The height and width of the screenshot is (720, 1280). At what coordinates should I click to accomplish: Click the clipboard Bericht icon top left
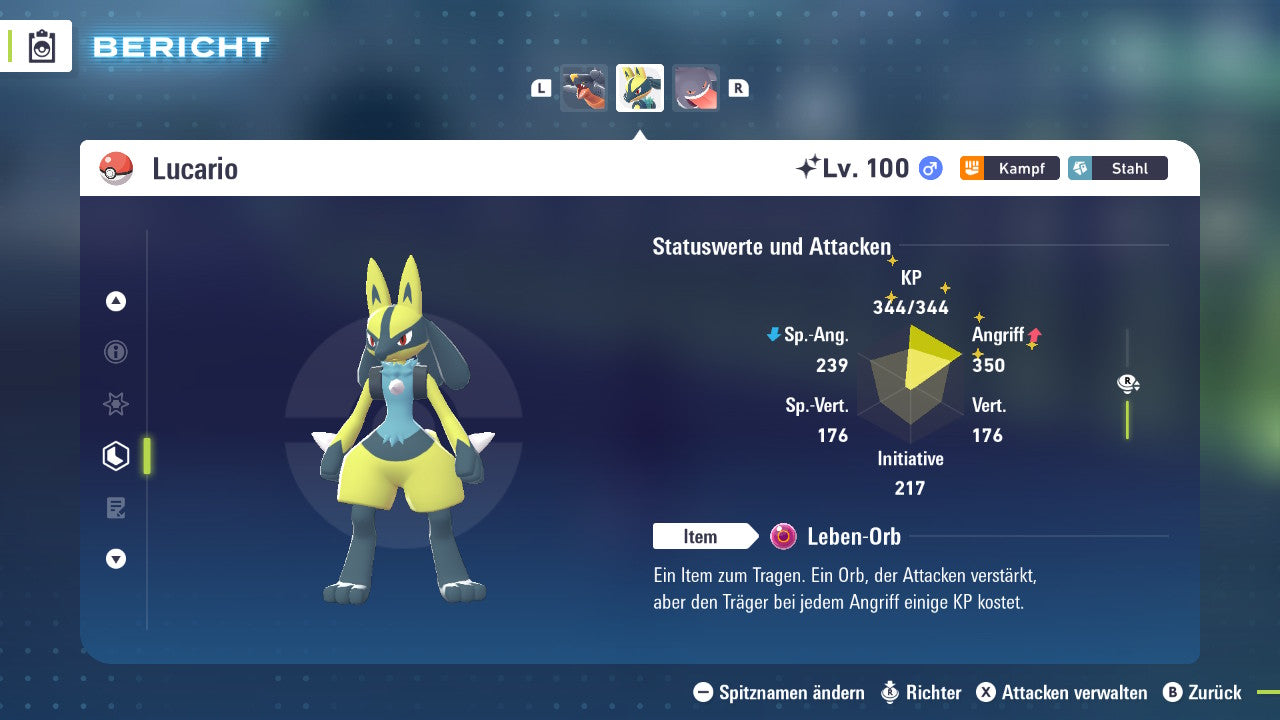coord(40,46)
